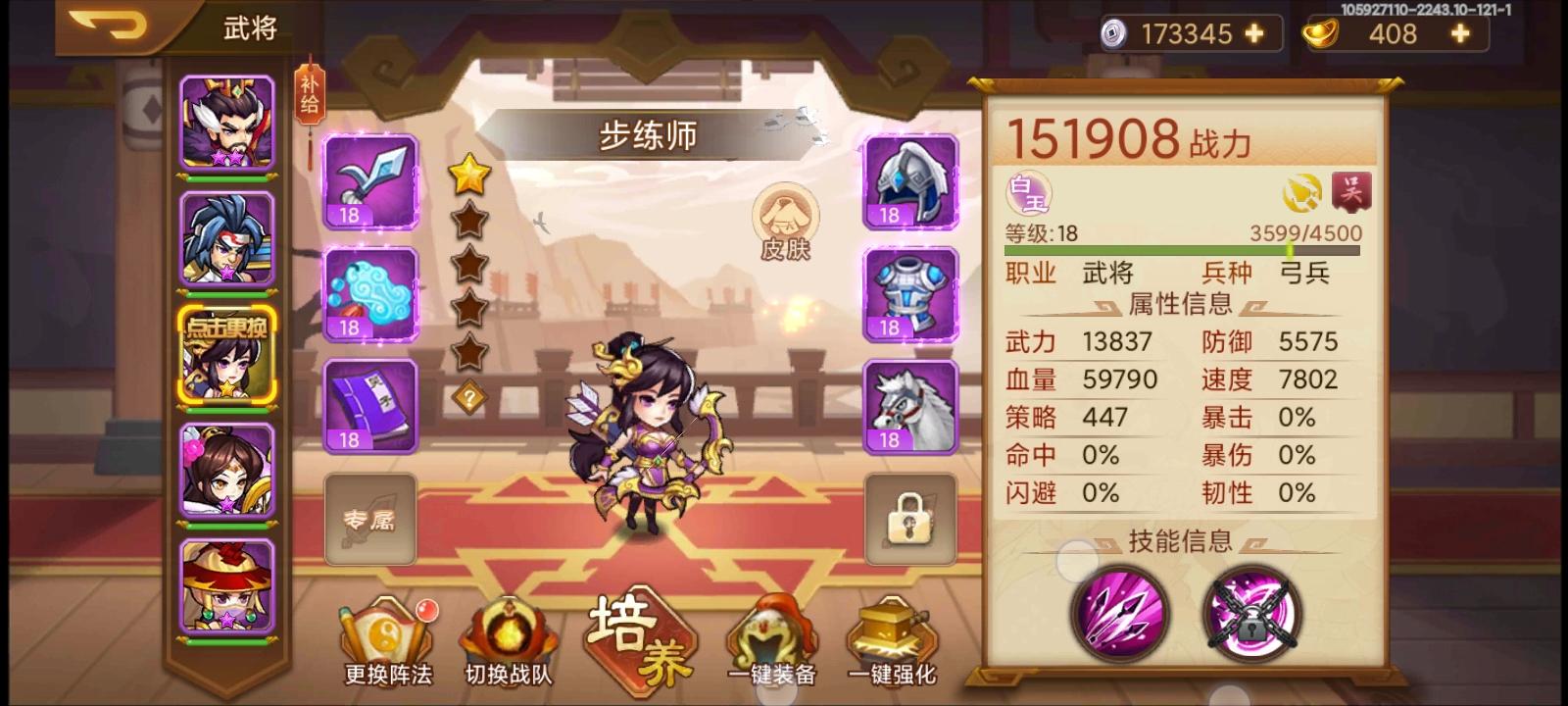The width and height of the screenshot is (1568, 706).
Task: Select the blue cloud accessory equipment slot
Action: [370, 295]
